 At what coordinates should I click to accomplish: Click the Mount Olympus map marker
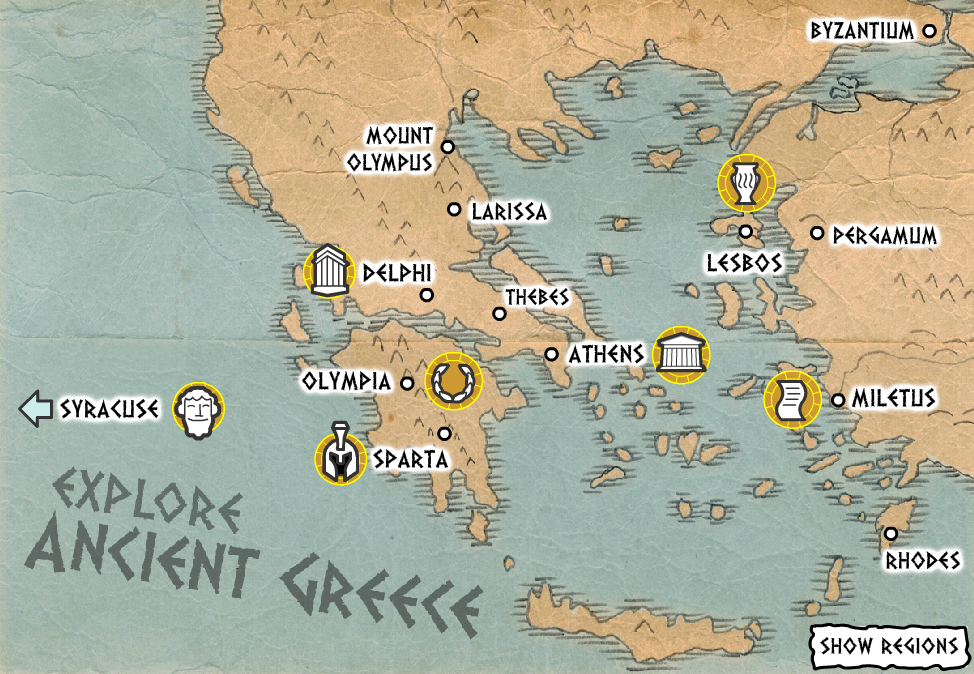coord(448,147)
